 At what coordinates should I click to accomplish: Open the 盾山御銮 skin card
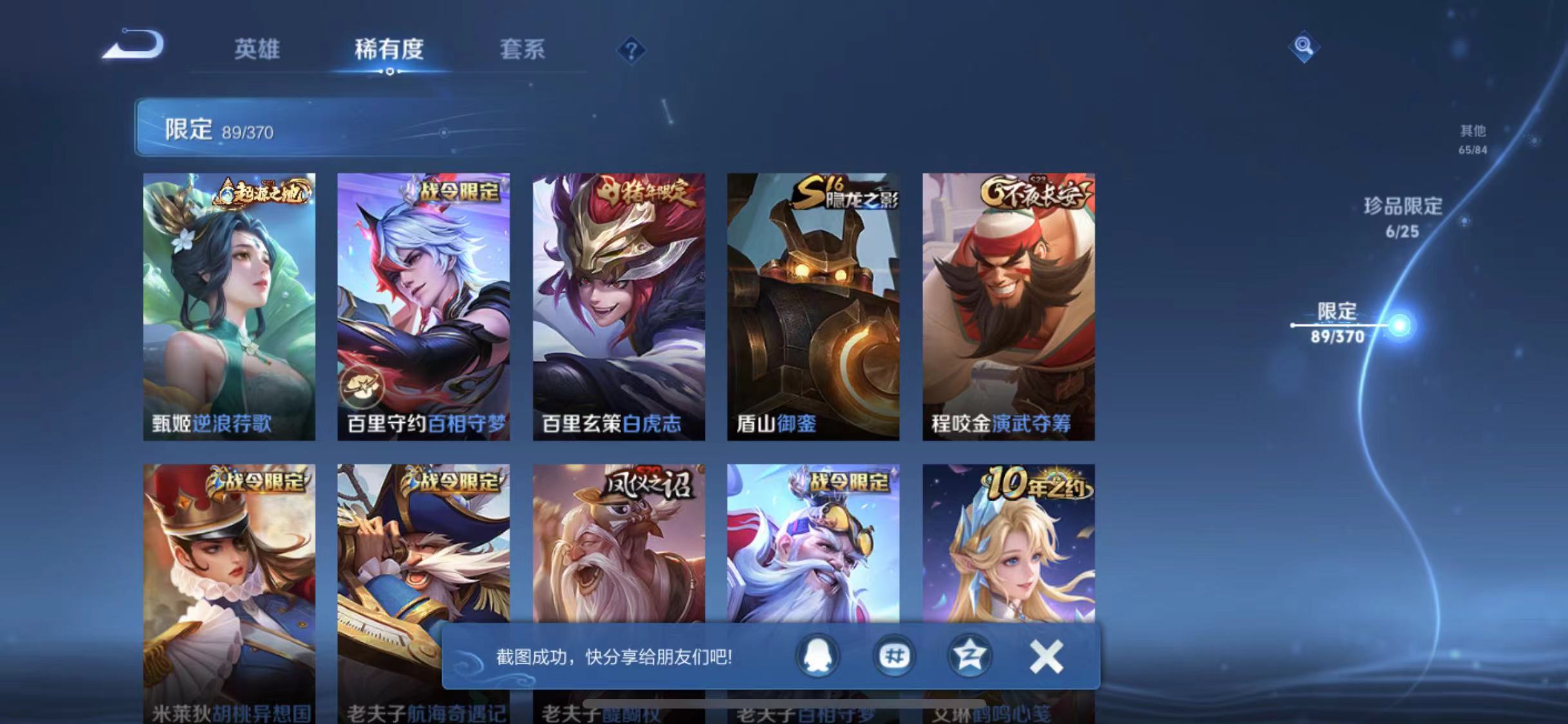tap(812, 302)
